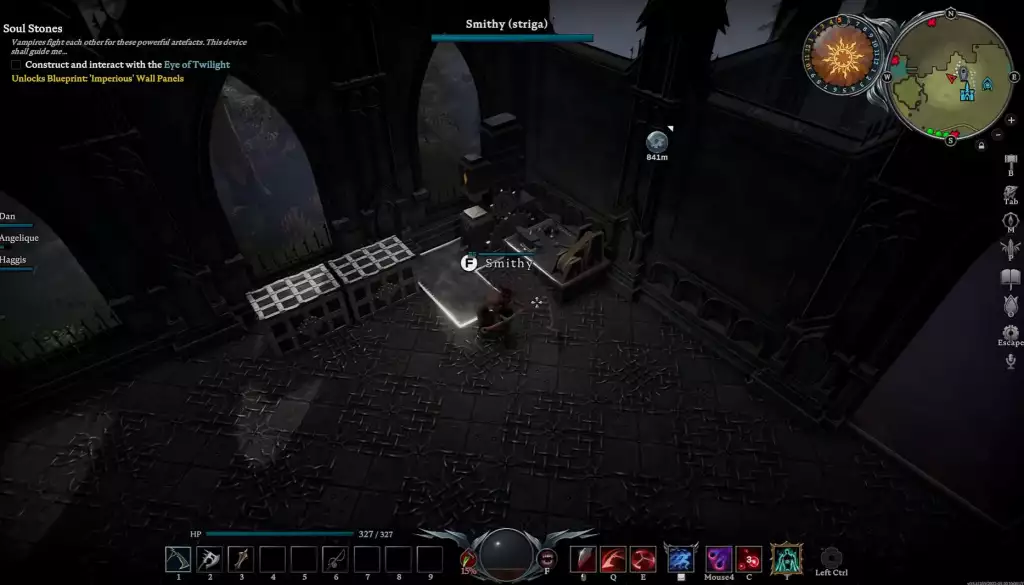
Task: Open the Escape gear settings icon
Action: (x=1010, y=331)
